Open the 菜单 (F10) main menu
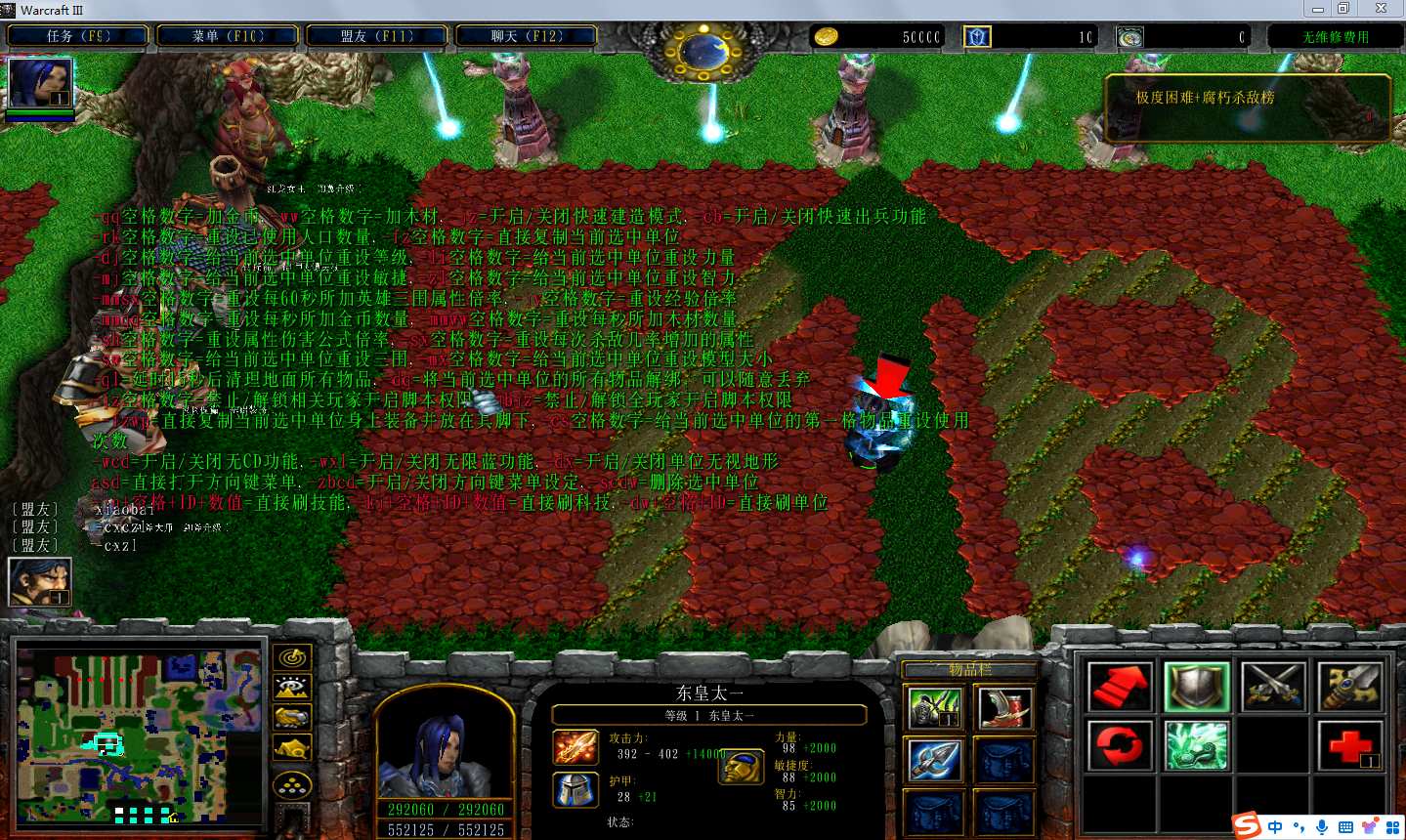 pyautogui.click(x=228, y=36)
